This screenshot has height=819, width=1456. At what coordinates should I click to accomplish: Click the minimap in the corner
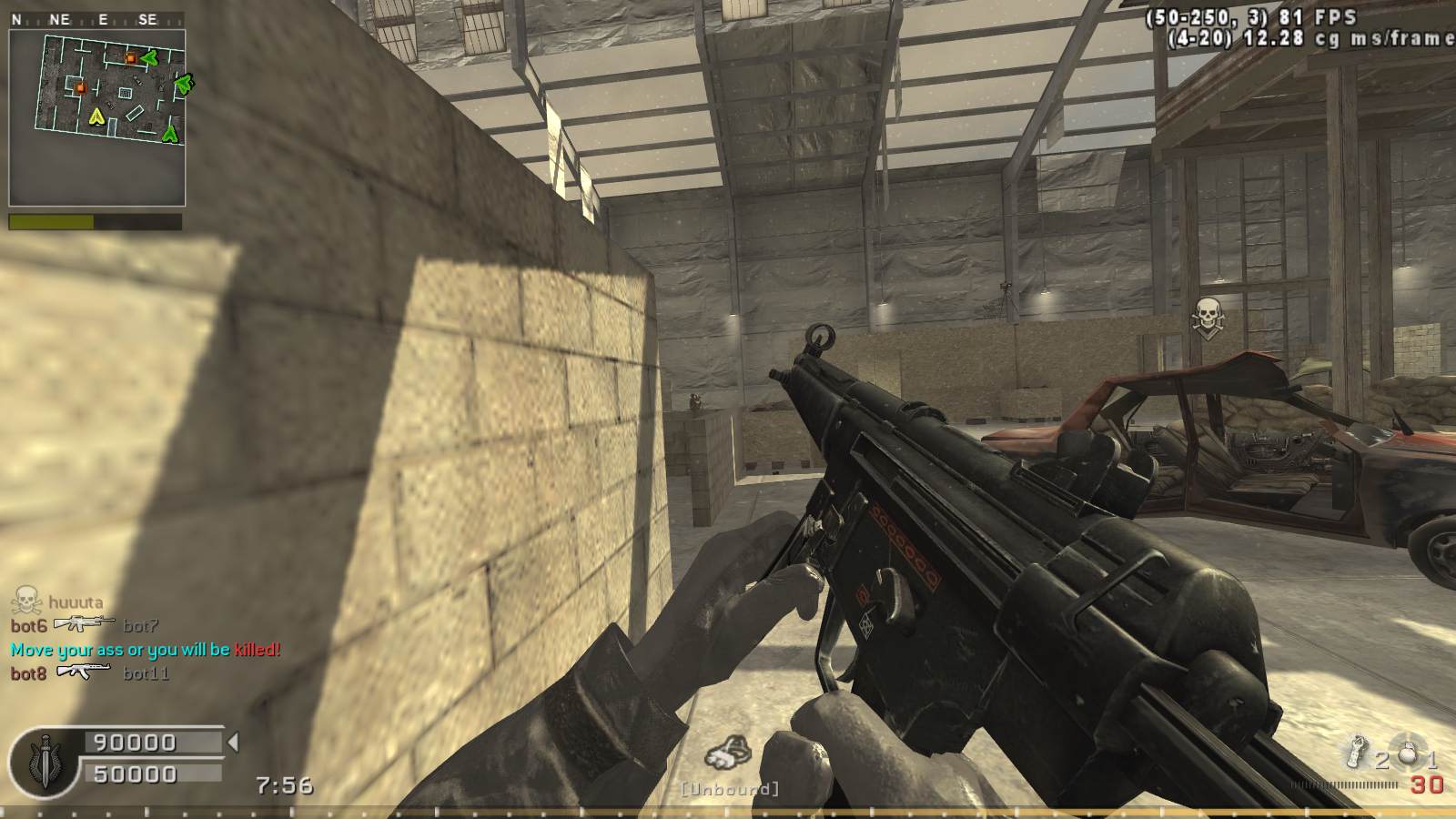tap(97, 117)
